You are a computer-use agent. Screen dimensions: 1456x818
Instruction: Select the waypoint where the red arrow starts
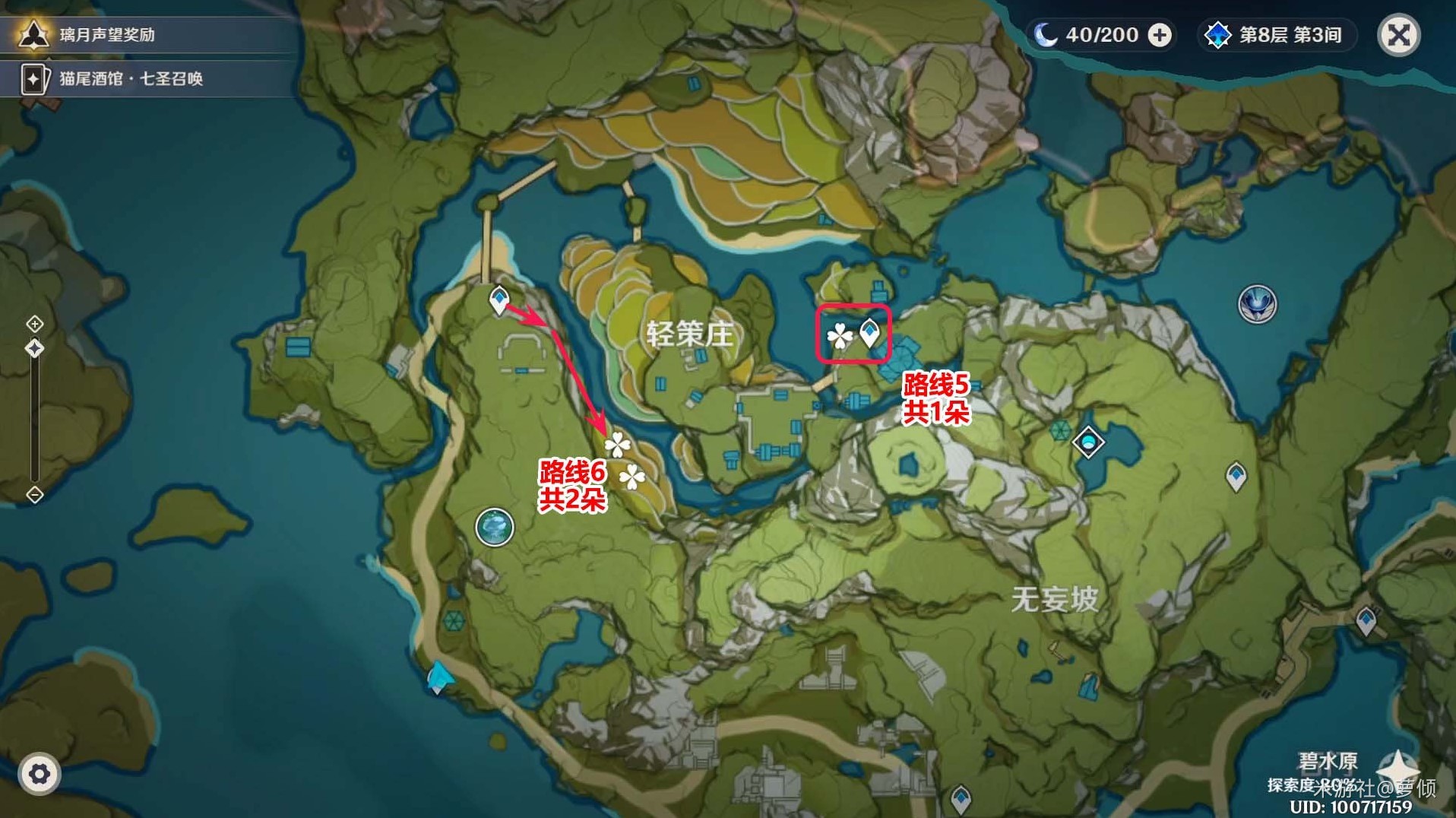(499, 300)
